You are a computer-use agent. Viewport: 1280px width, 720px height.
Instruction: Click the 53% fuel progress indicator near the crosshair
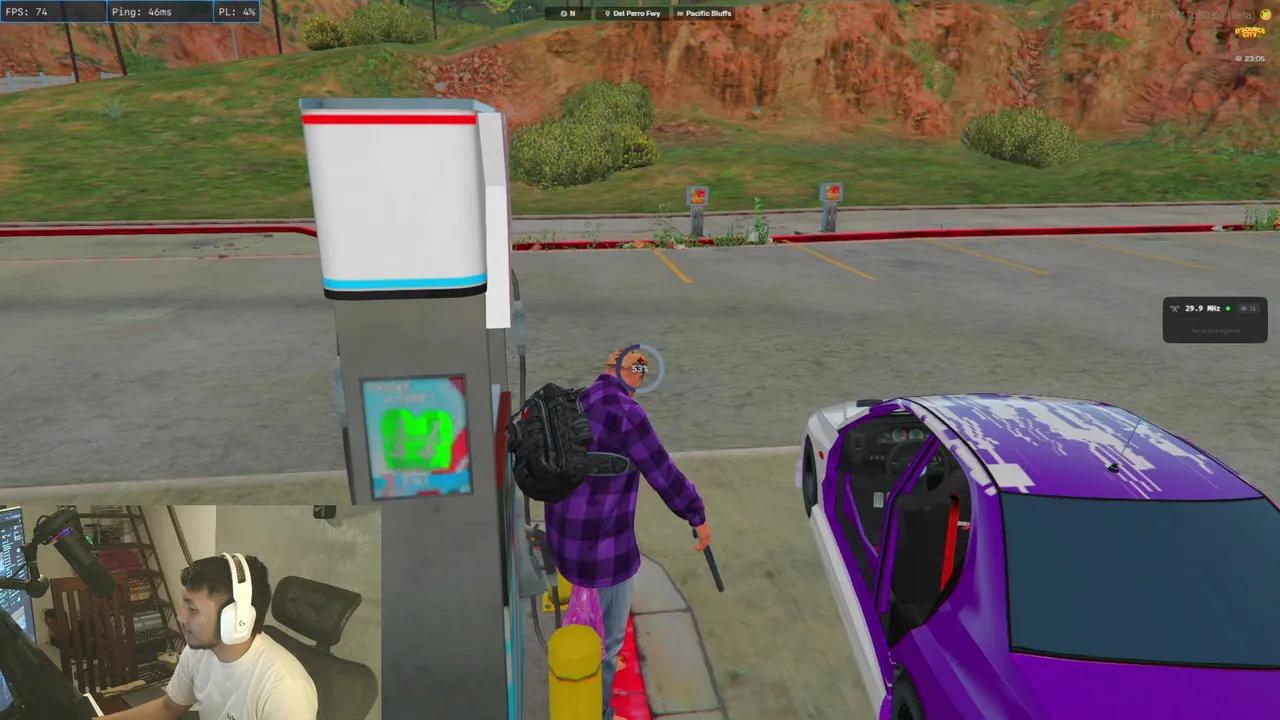[639, 367]
